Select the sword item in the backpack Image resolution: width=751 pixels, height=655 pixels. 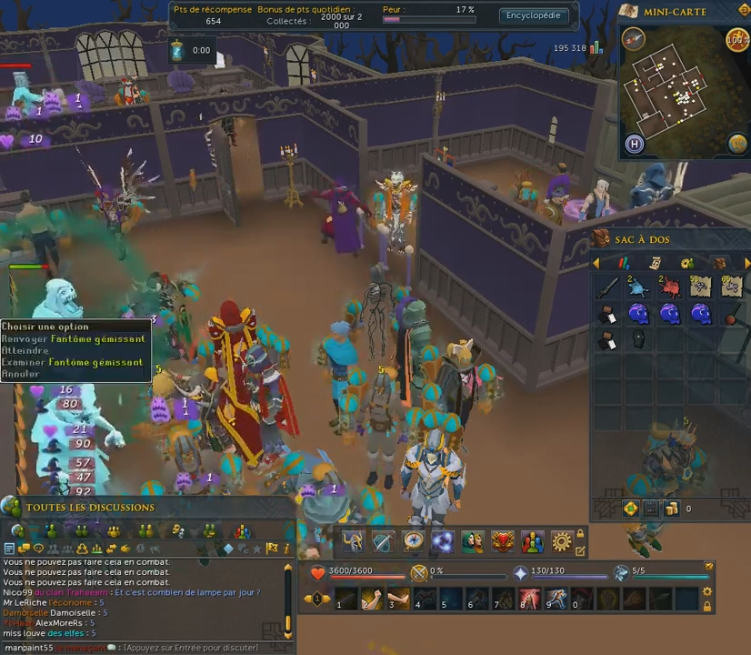[x=607, y=289]
